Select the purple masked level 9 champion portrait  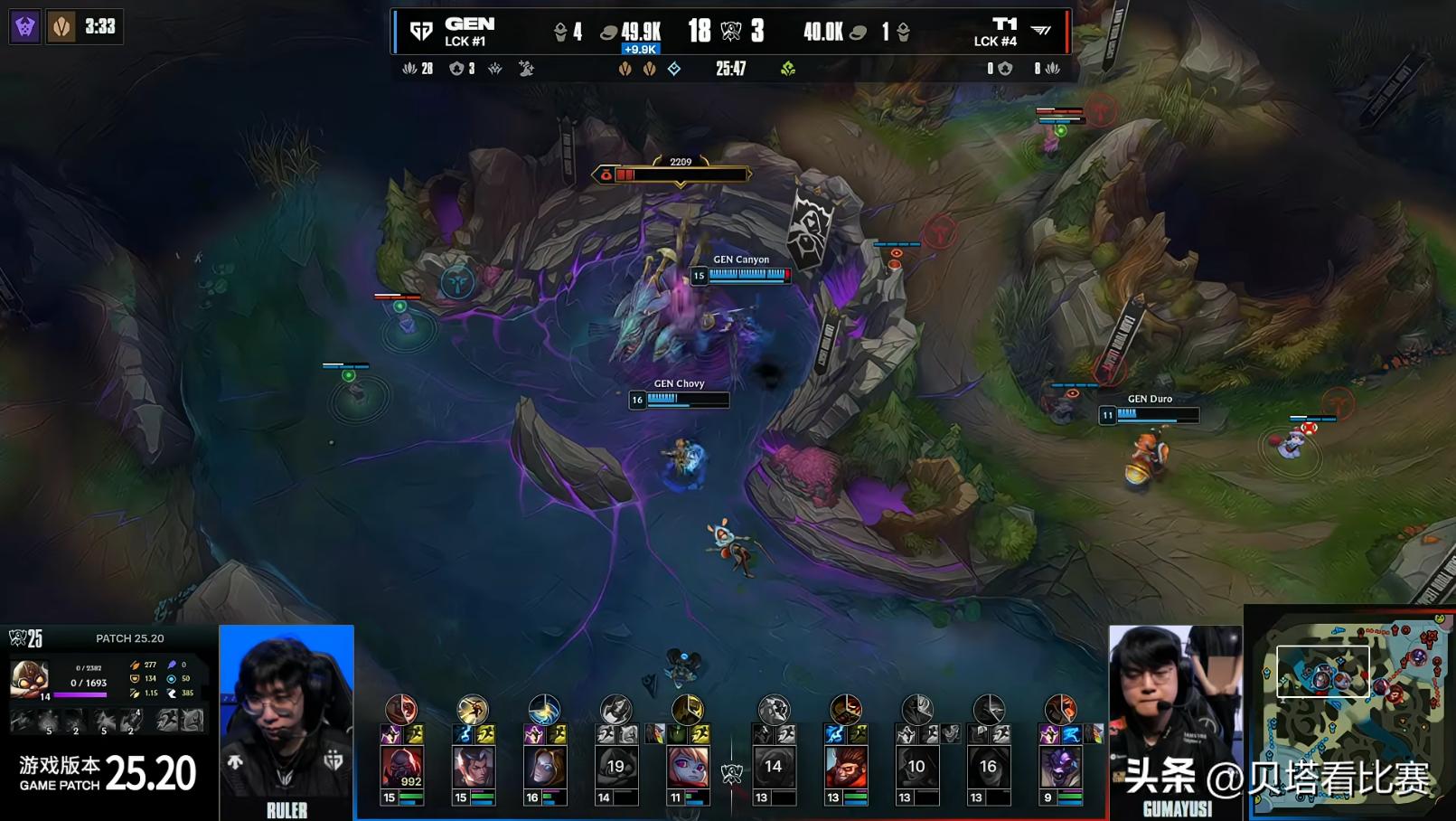(1060, 767)
